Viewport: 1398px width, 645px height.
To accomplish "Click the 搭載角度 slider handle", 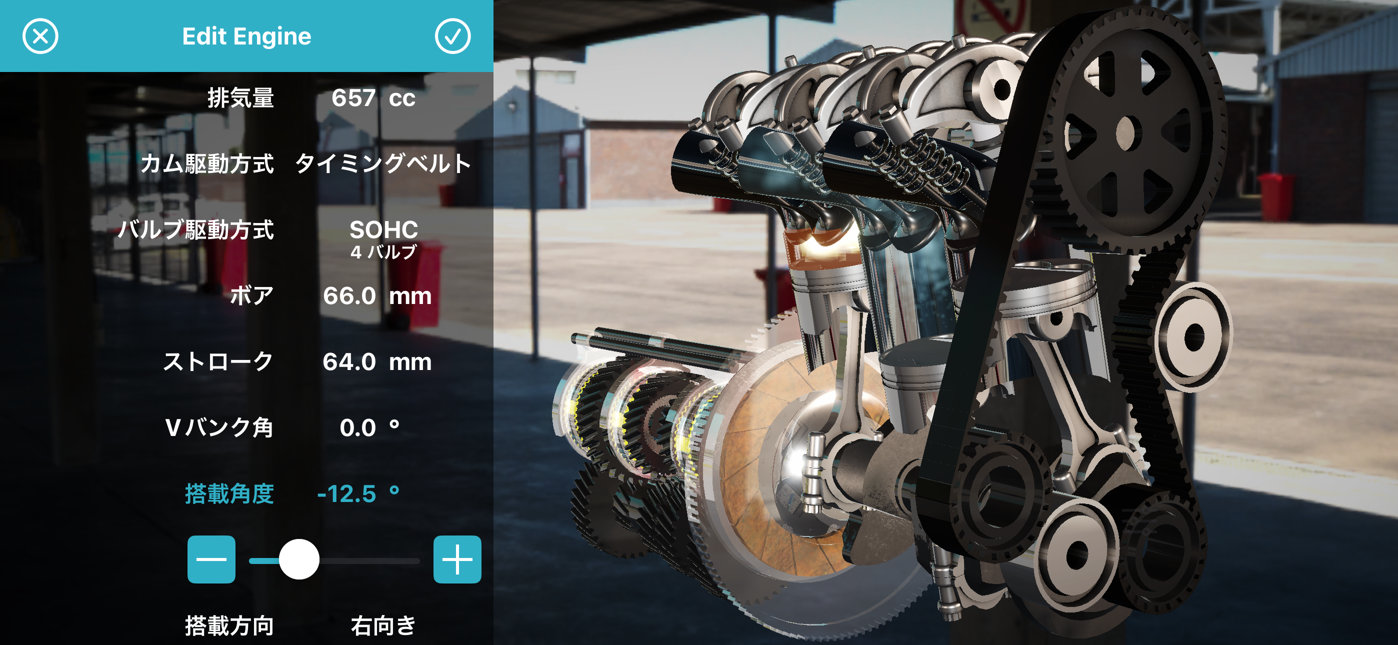I will (x=298, y=560).
